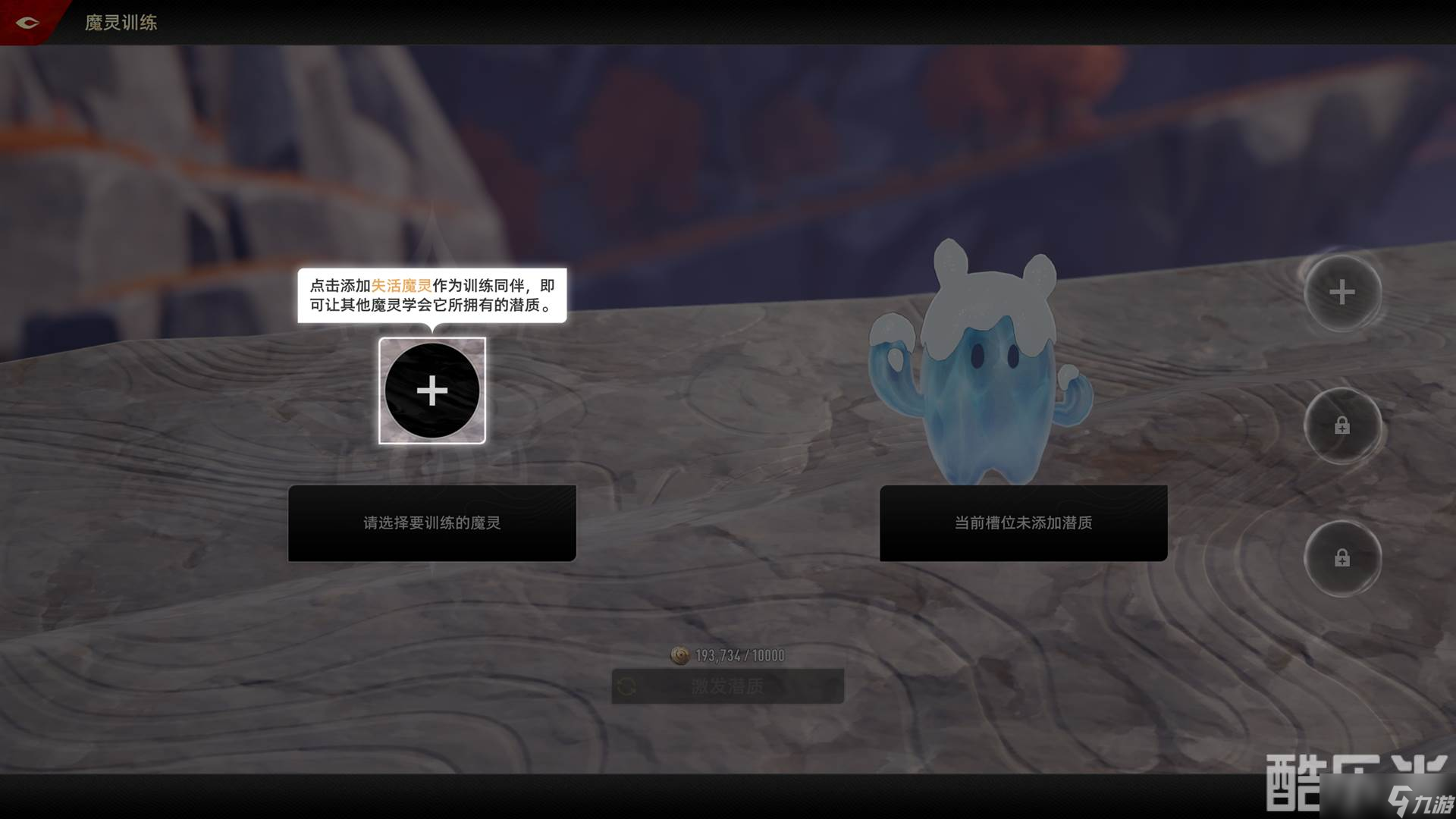Expand the empty potential slot on the right
The height and width of the screenshot is (819, 1456).
coord(1342,294)
